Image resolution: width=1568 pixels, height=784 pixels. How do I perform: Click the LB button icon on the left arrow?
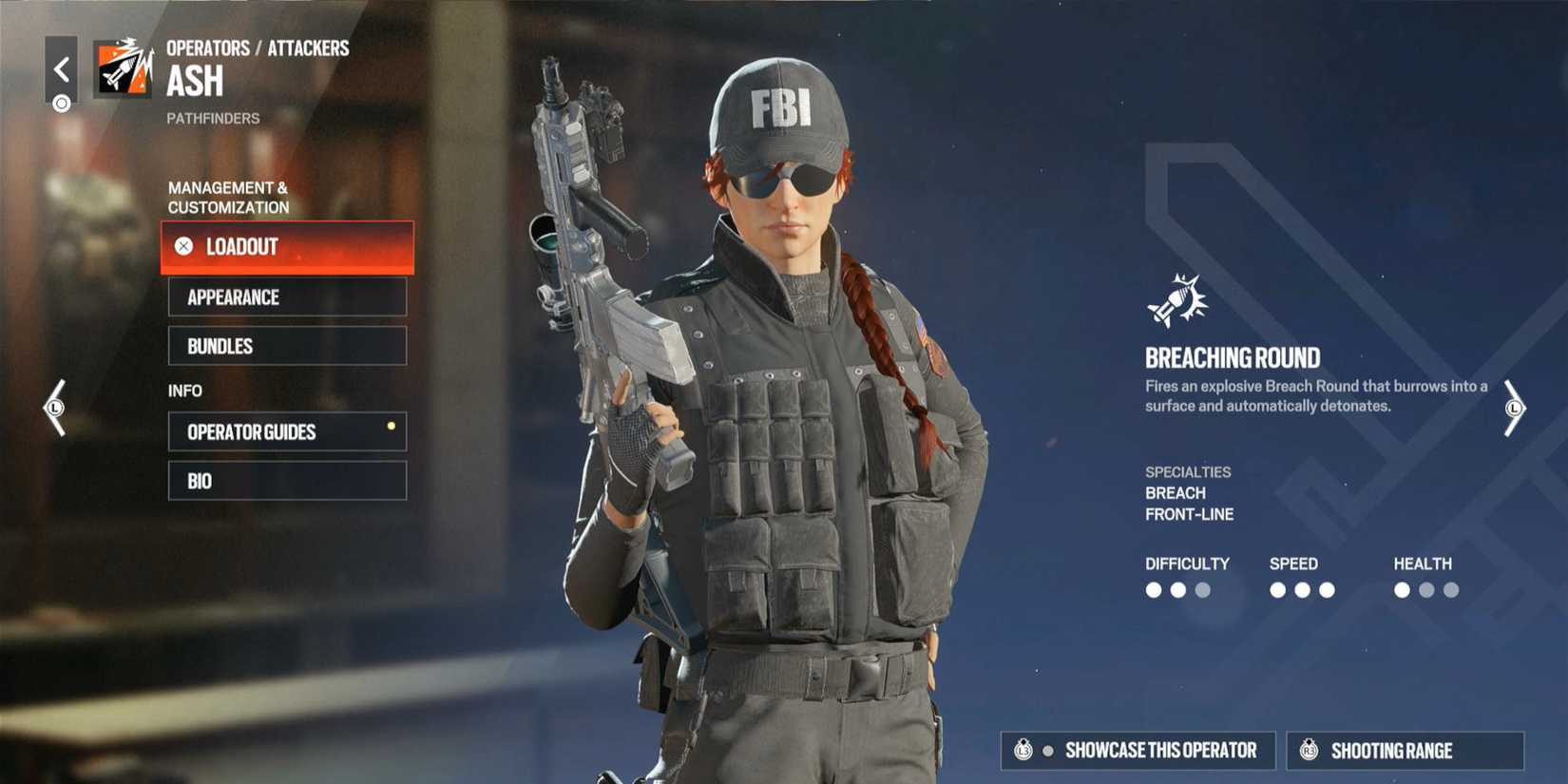54,410
